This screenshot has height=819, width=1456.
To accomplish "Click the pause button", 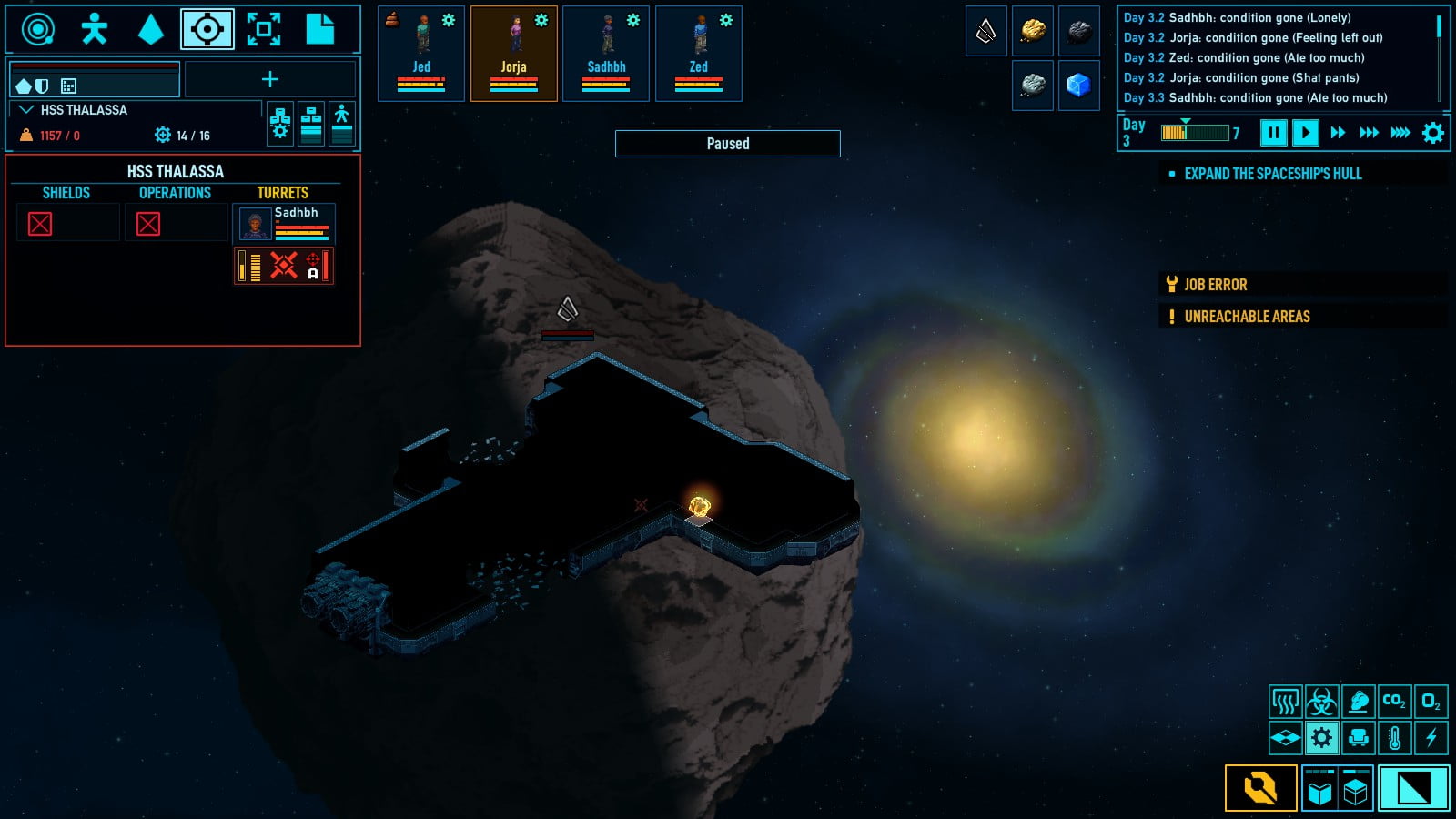I will coord(1273,133).
